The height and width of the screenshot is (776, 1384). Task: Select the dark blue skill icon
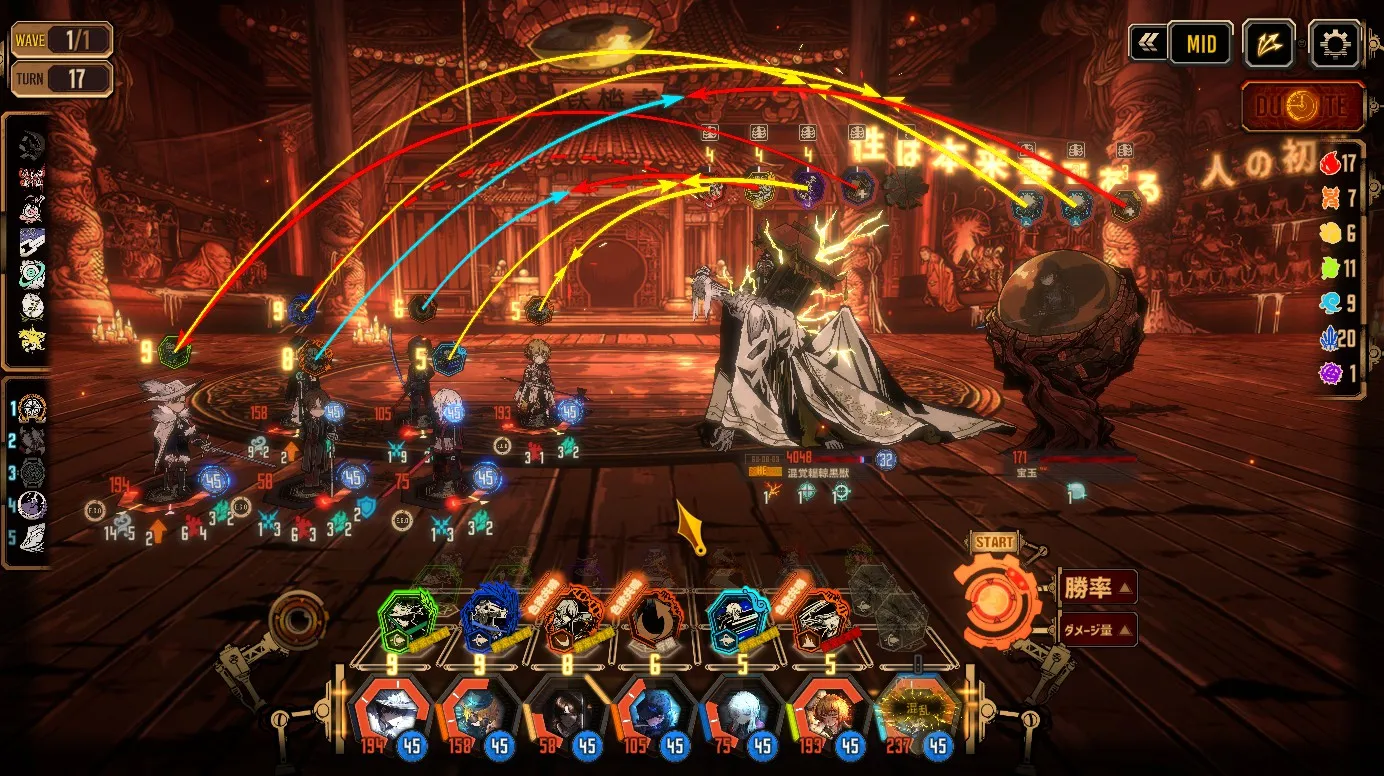coord(490,620)
